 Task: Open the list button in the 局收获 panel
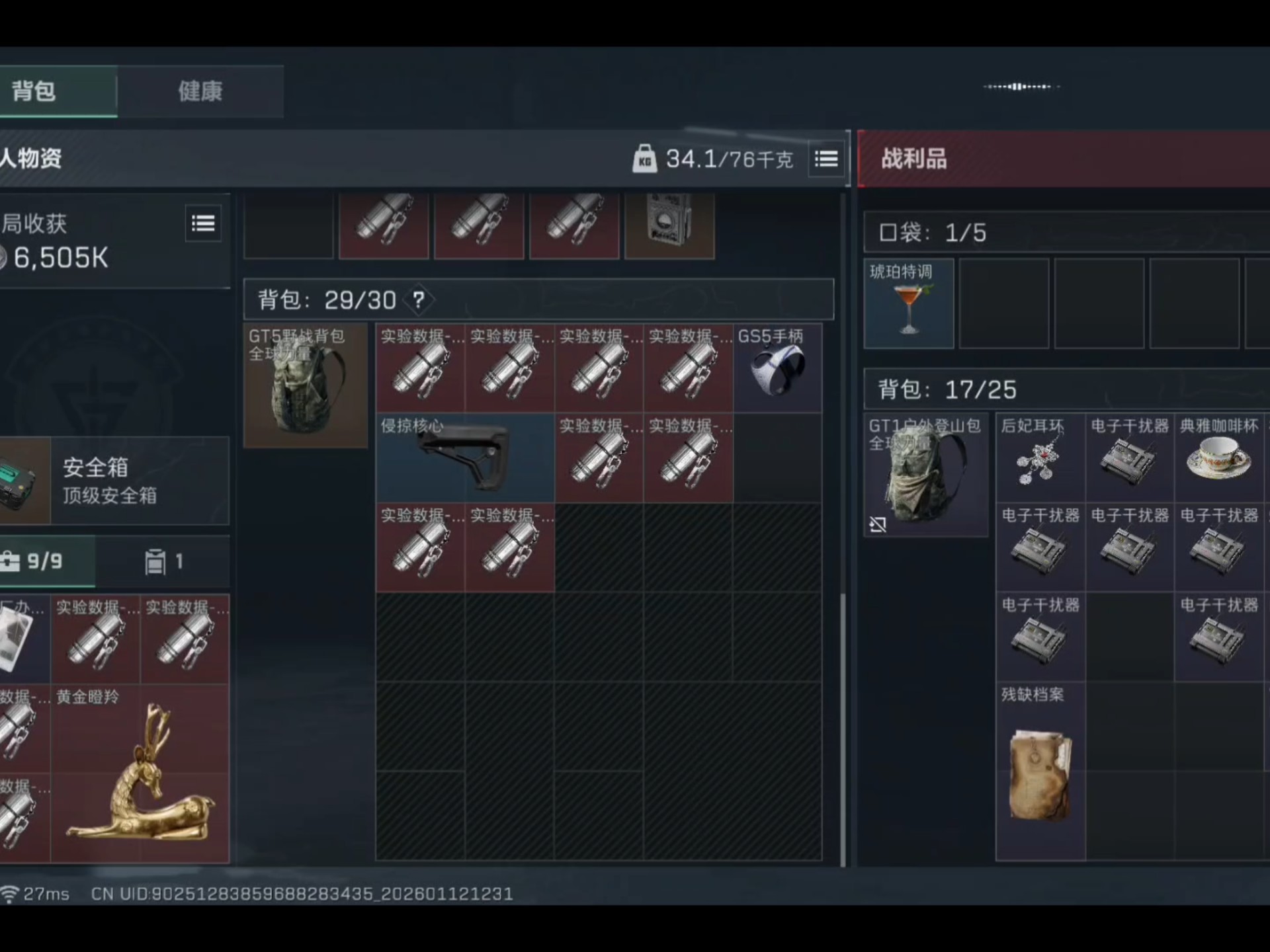tap(203, 224)
